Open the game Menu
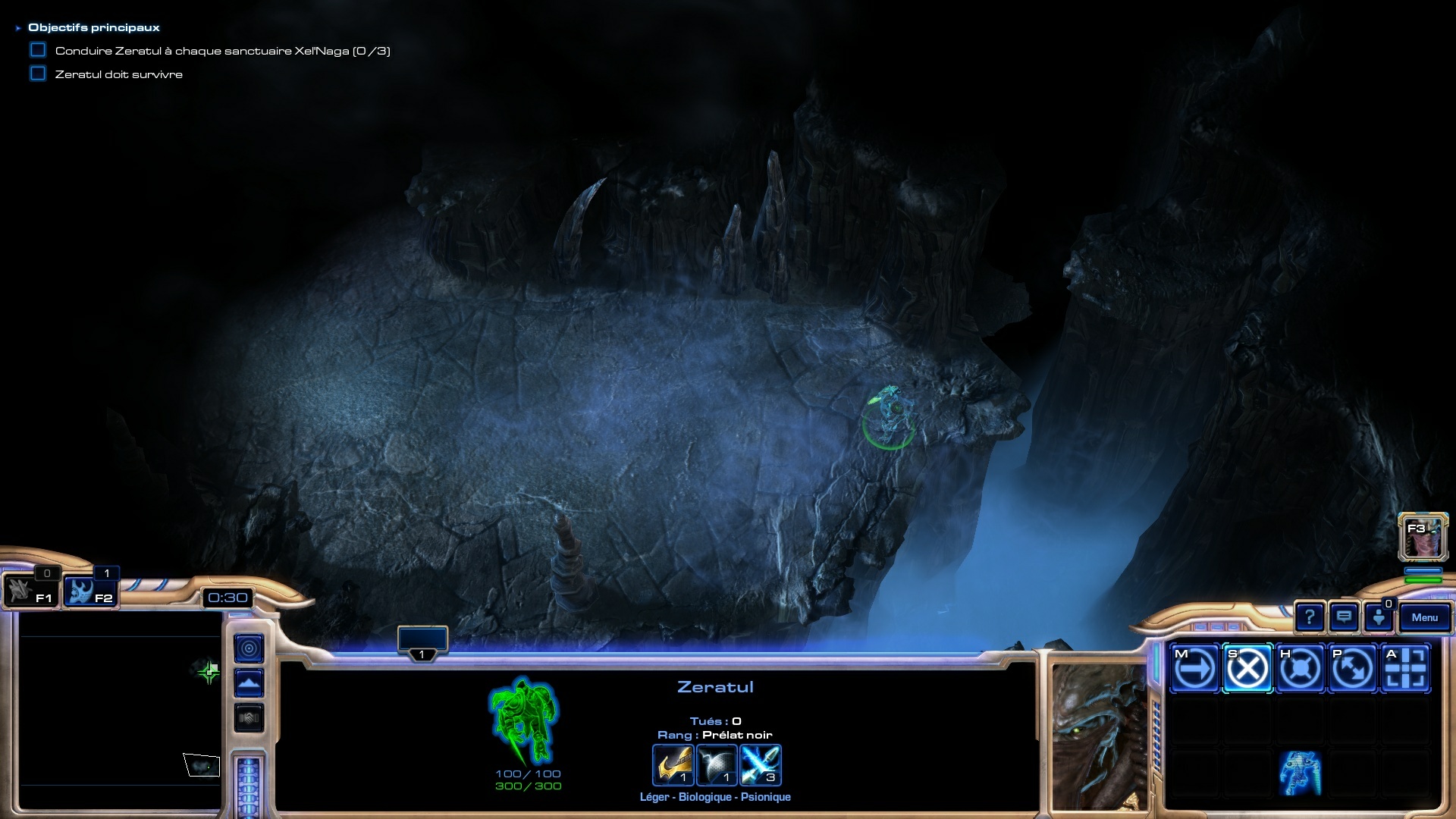 1424,617
